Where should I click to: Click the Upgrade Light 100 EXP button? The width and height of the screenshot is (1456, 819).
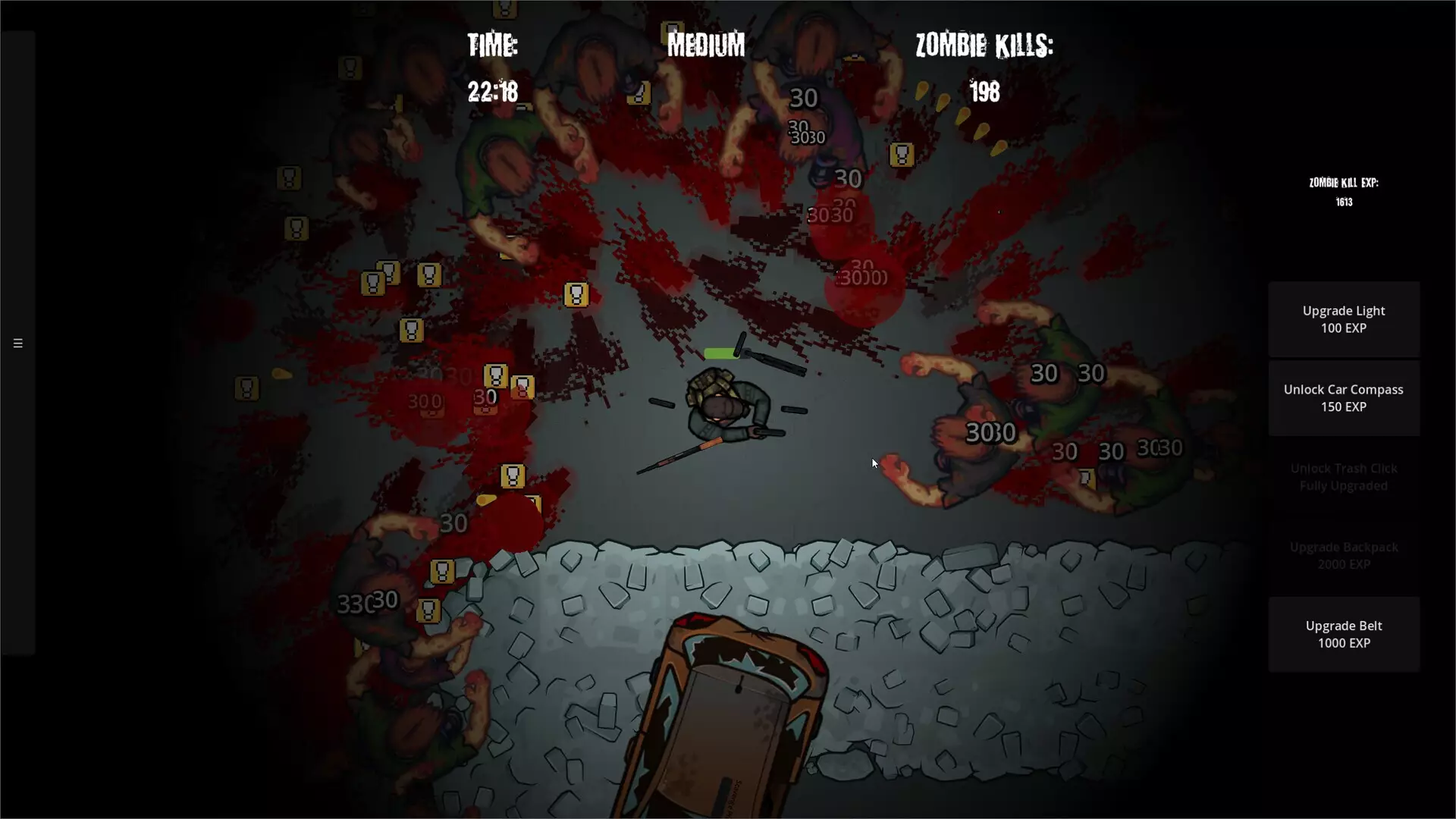(x=1343, y=318)
